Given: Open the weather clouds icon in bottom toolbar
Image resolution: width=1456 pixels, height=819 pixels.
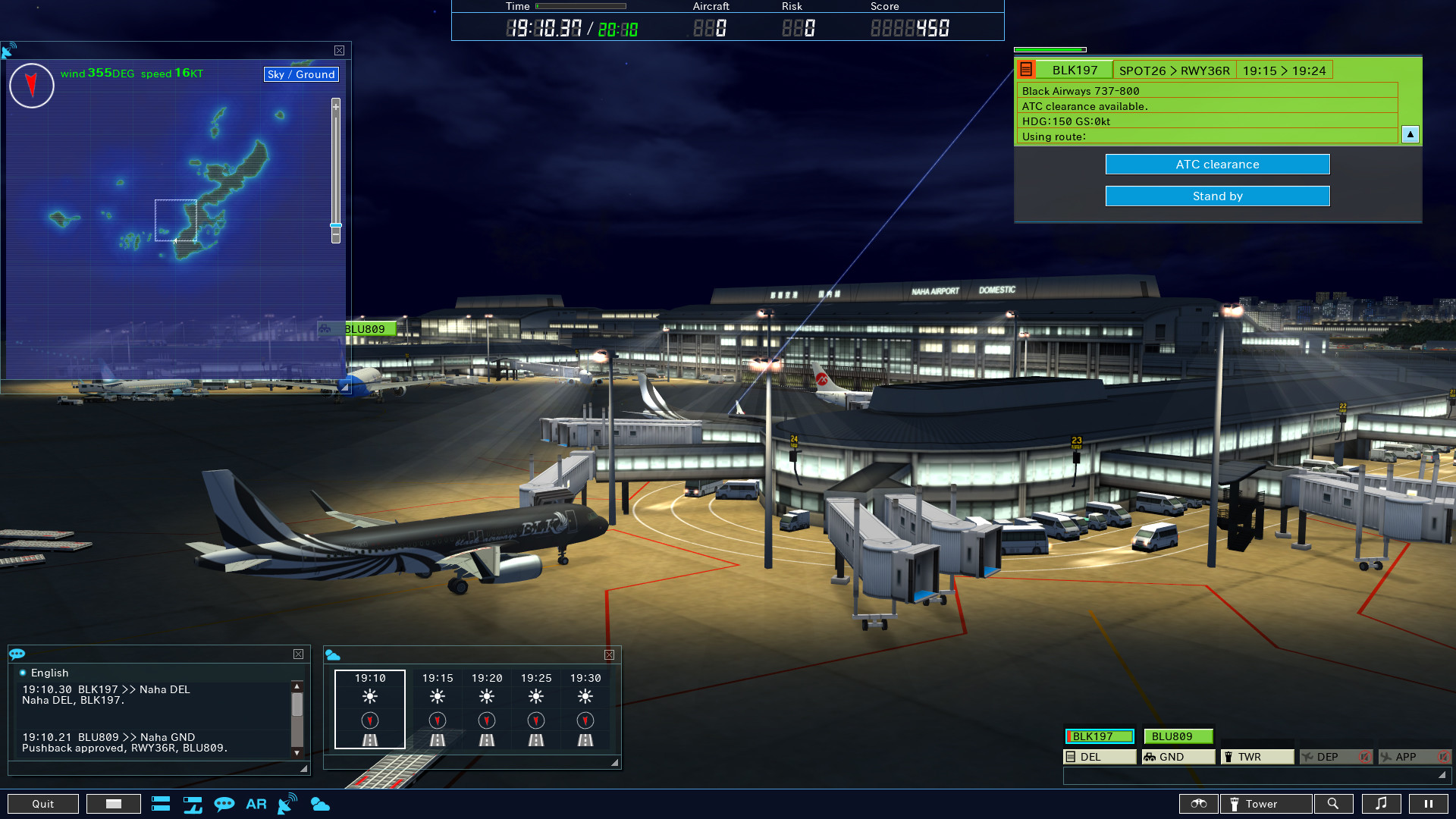Looking at the screenshot, I should [320, 804].
